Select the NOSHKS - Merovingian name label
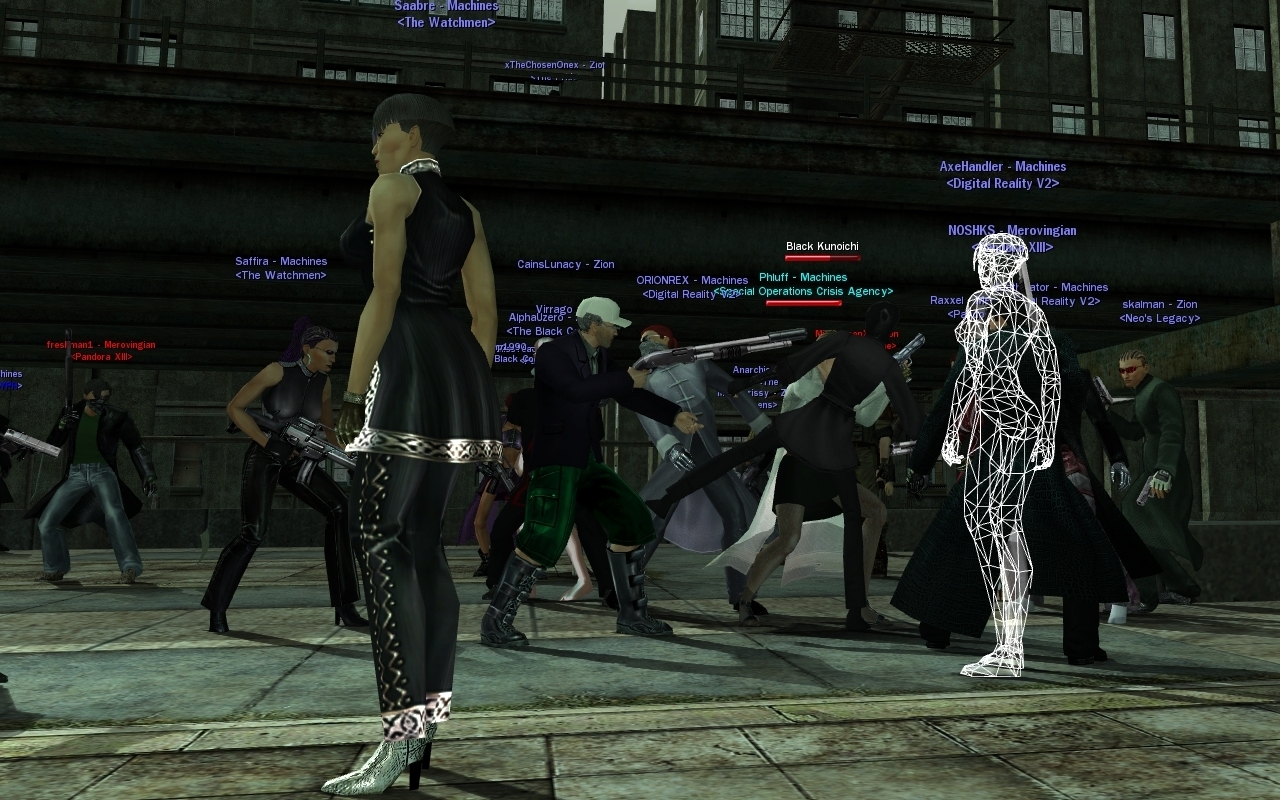The height and width of the screenshot is (800, 1280). click(x=1012, y=231)
